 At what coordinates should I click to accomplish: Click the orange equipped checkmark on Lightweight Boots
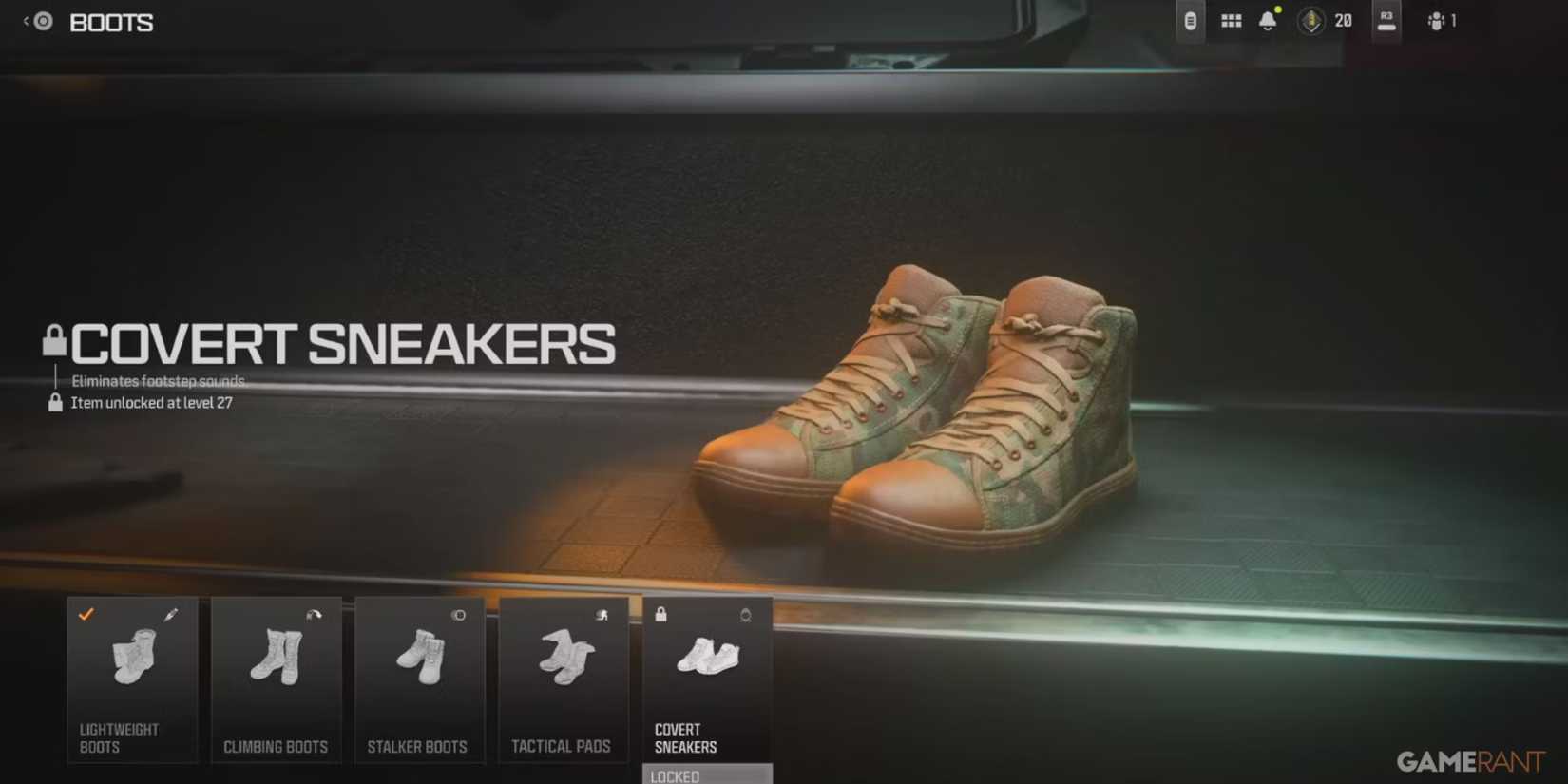pyautogui.click(x=87, y=615)
